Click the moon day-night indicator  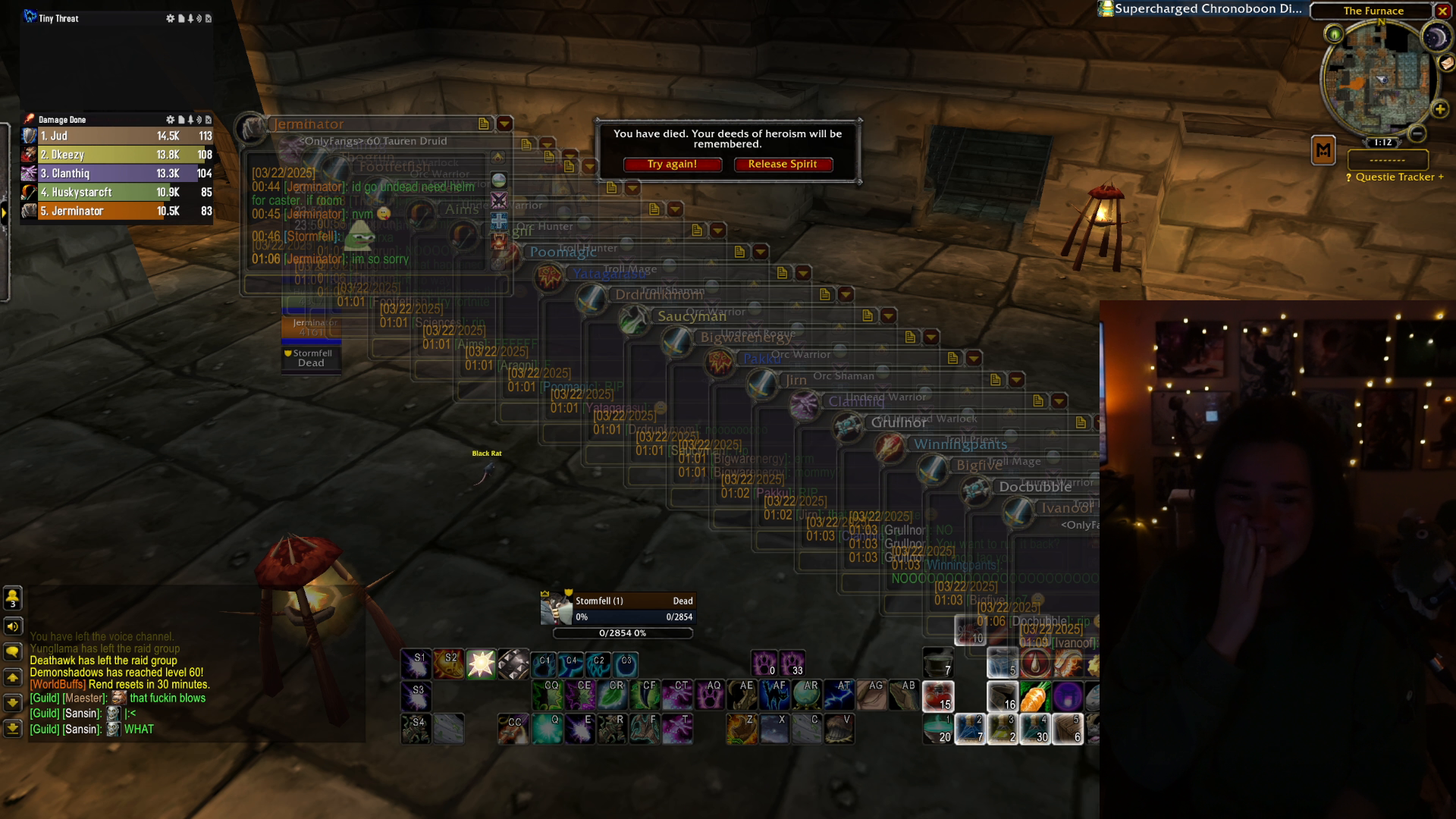pyautogui.click(x=1435, y=38)
